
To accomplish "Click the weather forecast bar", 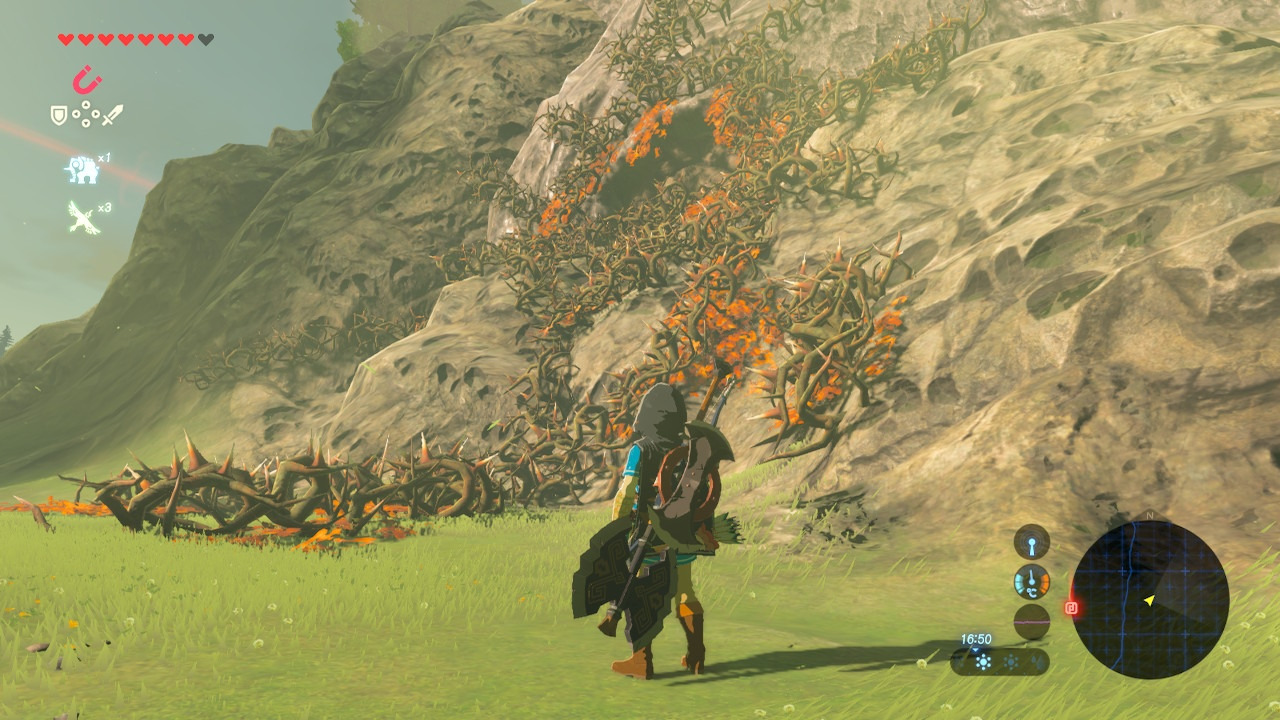I will pyautogui.click(x=1000, y=661).
